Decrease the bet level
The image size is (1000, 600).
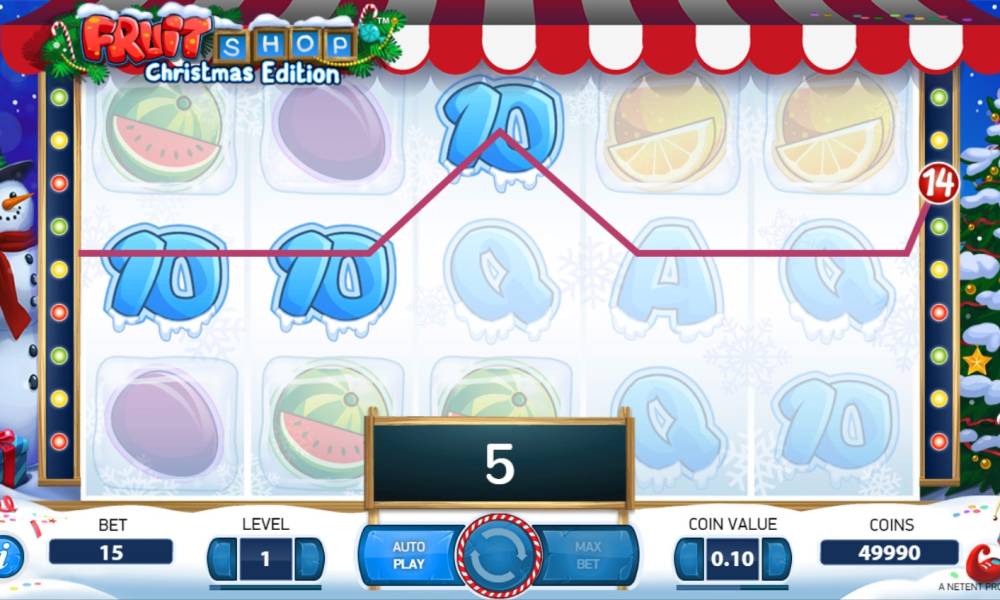tap(222, 558)
